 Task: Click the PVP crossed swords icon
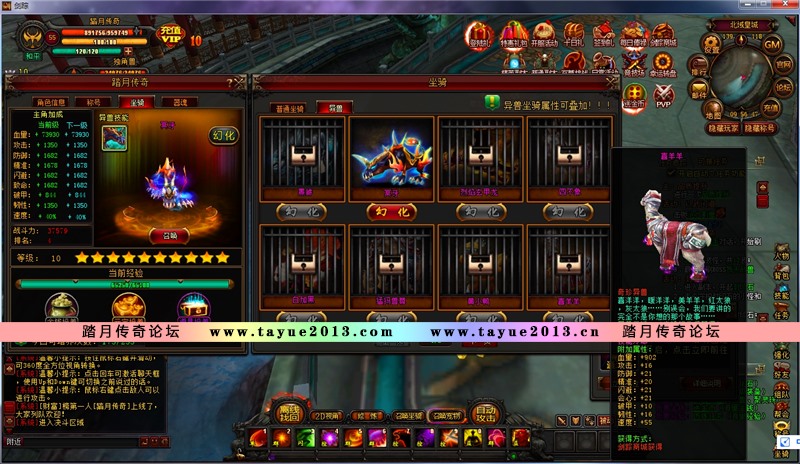pyautogui.click(x=663, y=96)
